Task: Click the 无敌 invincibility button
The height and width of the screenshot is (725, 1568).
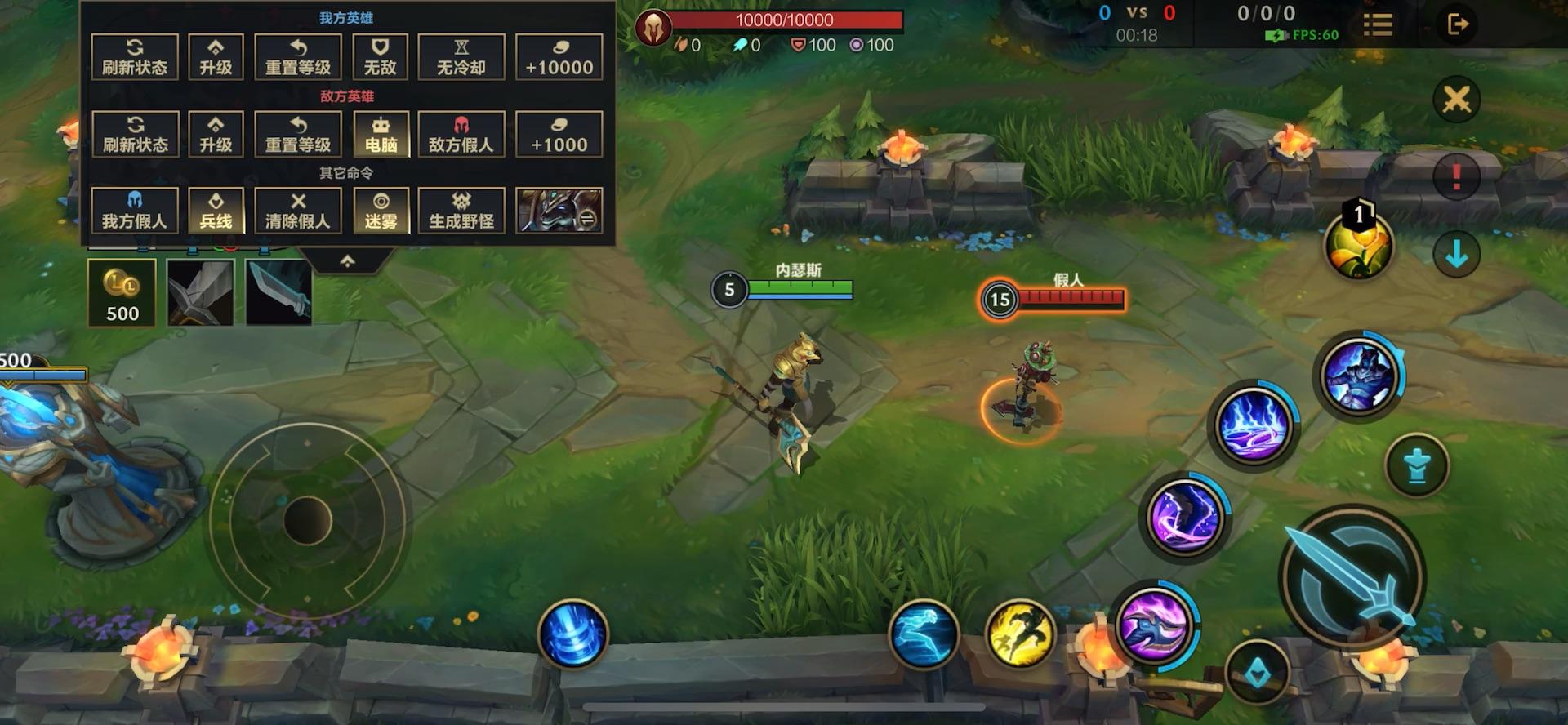Action: [x=380, y=56]
